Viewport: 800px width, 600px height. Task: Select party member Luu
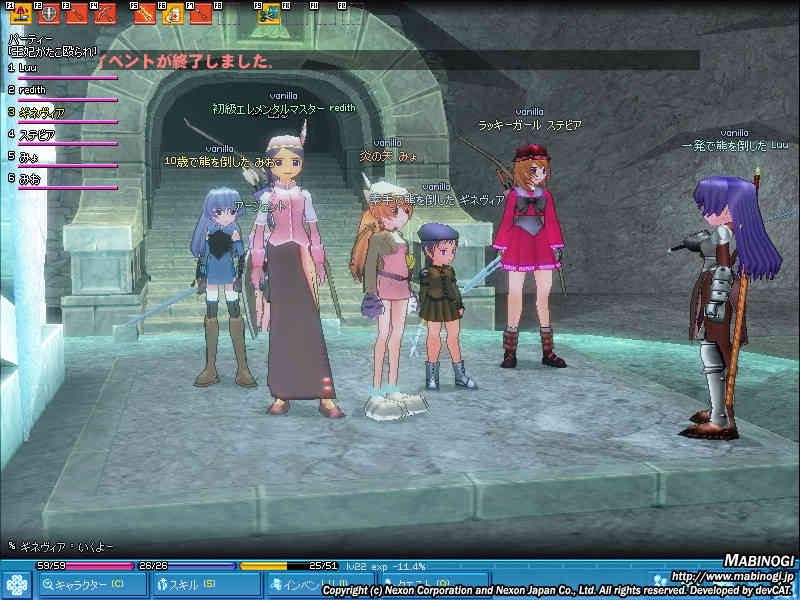tap(30, 68)
